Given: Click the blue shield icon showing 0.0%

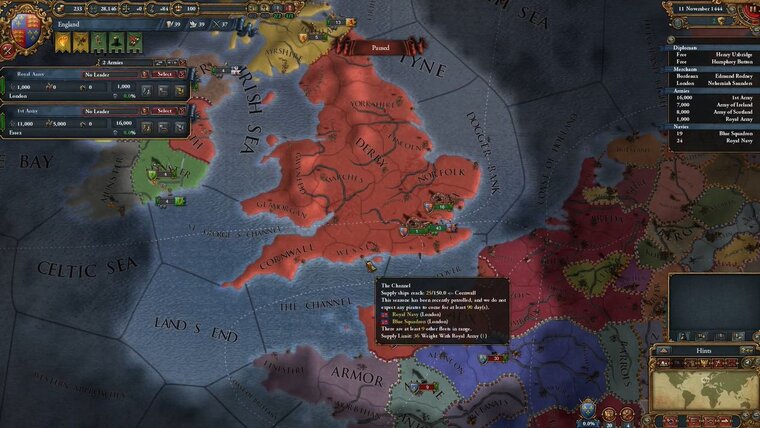Looking at the screenshot, I should tap(587, 409).
